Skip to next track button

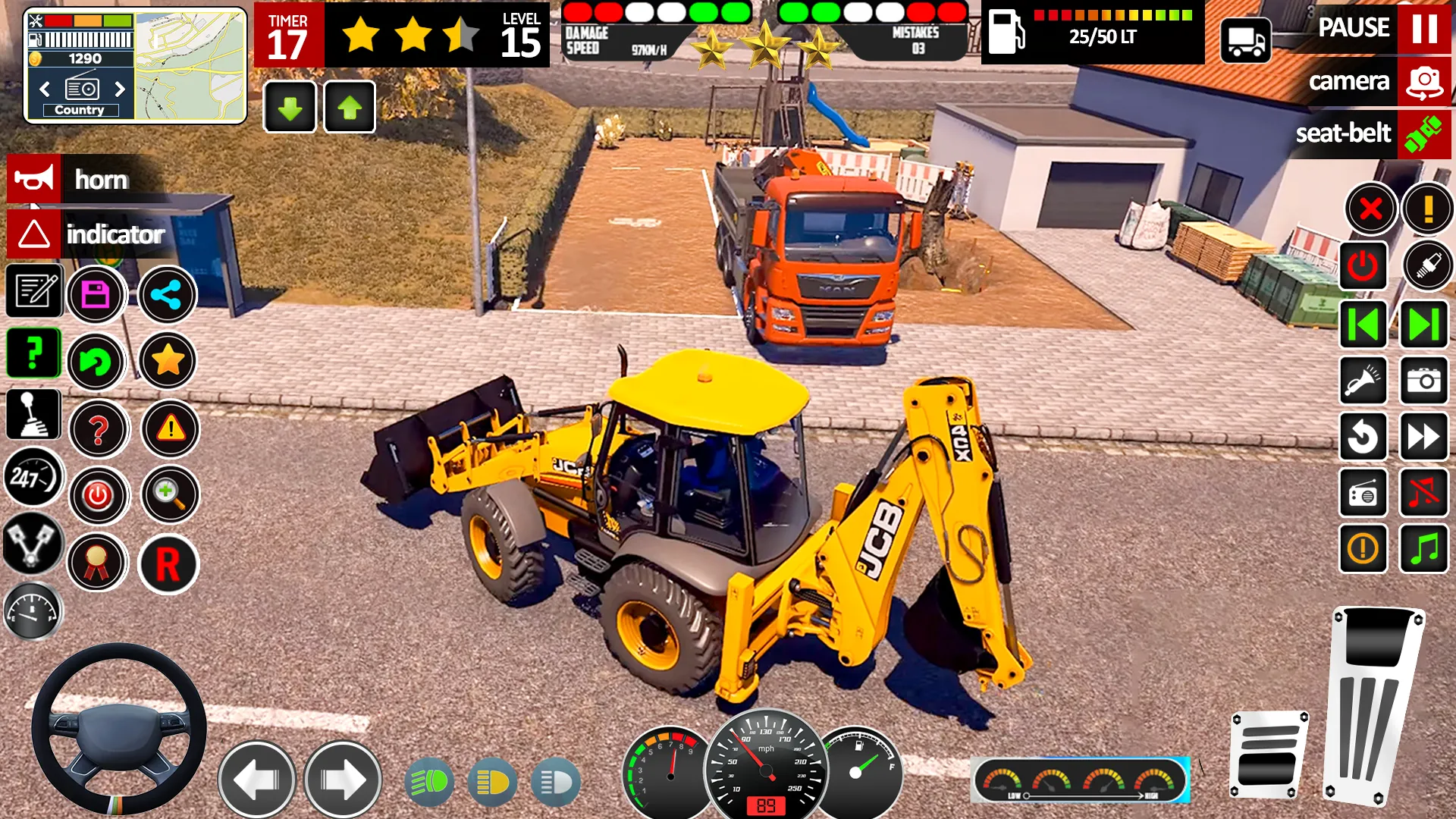pos(1423,325)
